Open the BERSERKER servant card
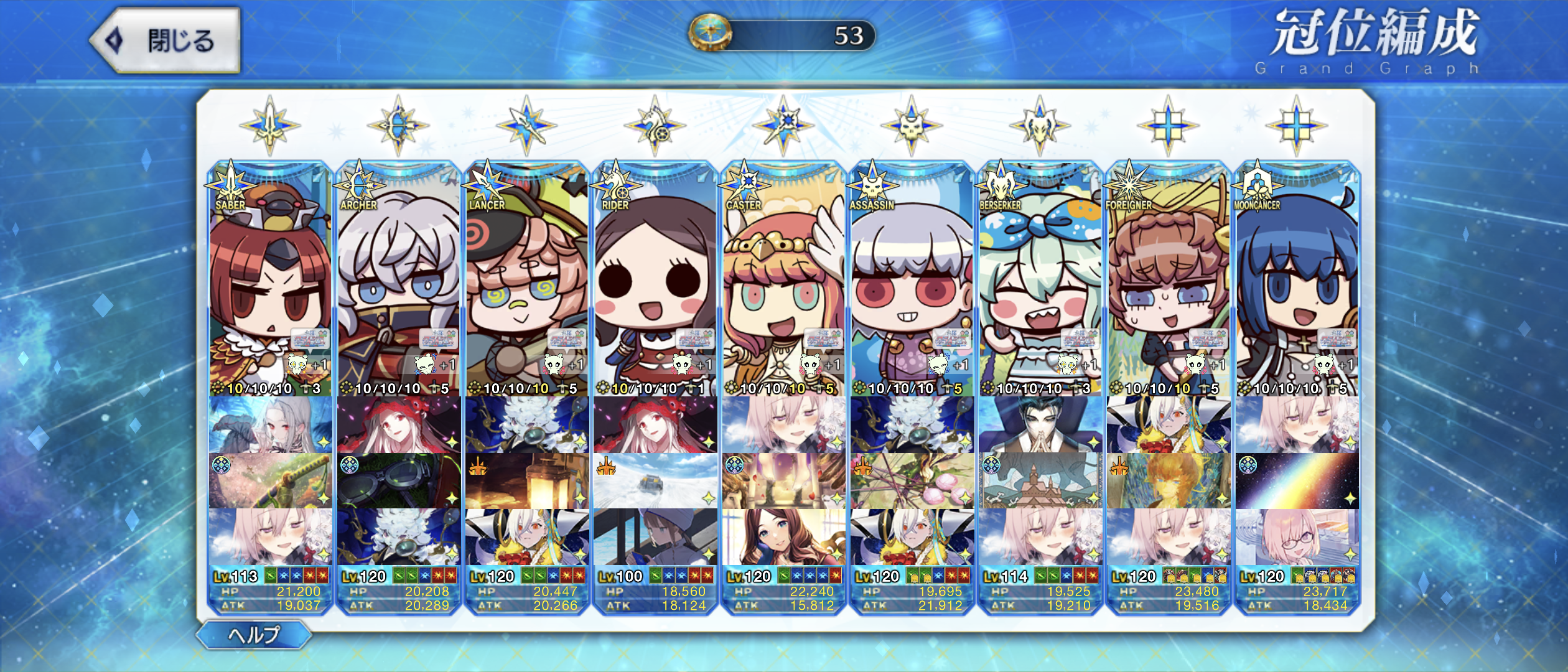Image resolution: width=1568 pixels, height=672 pixels. (1039, 280)
